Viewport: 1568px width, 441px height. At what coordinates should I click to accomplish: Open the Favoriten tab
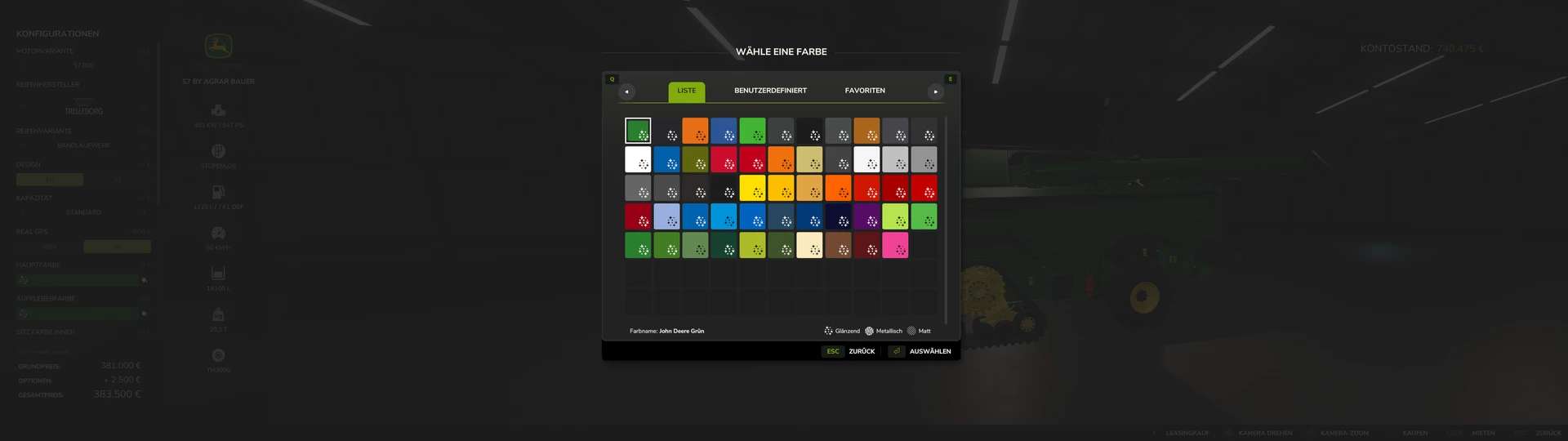pos(865,91)
